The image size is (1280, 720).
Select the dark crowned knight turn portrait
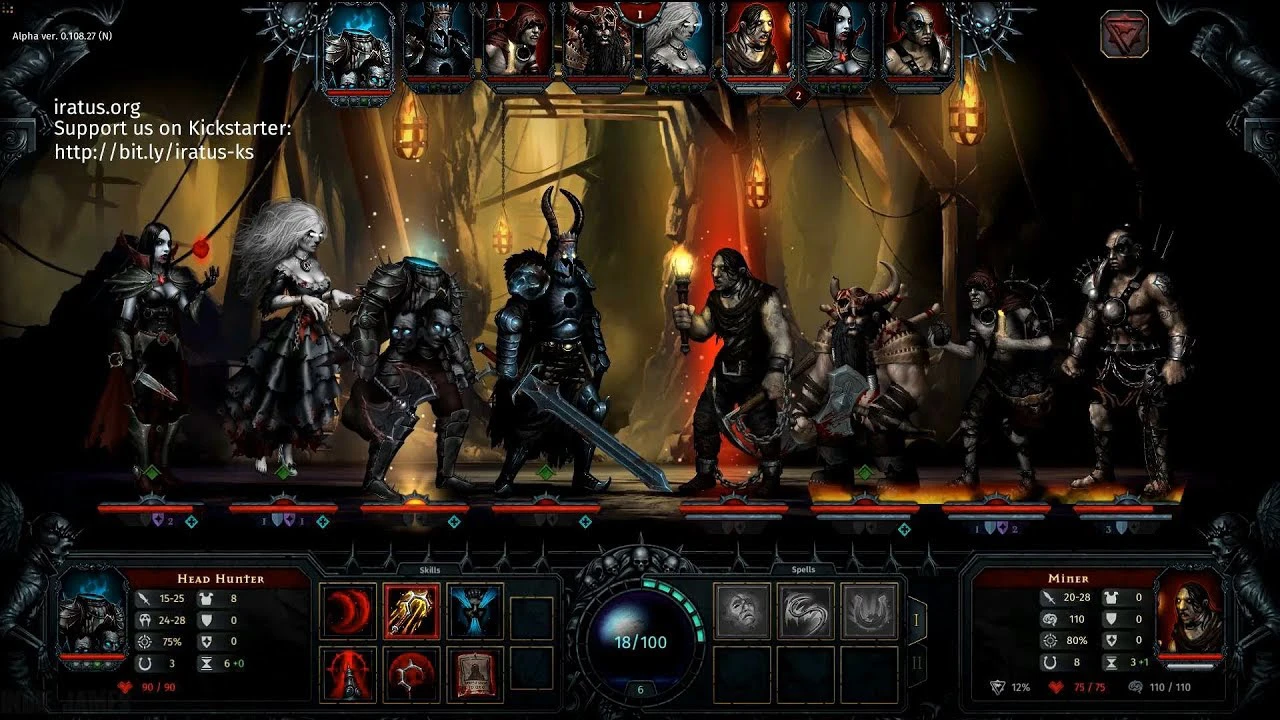437,42
